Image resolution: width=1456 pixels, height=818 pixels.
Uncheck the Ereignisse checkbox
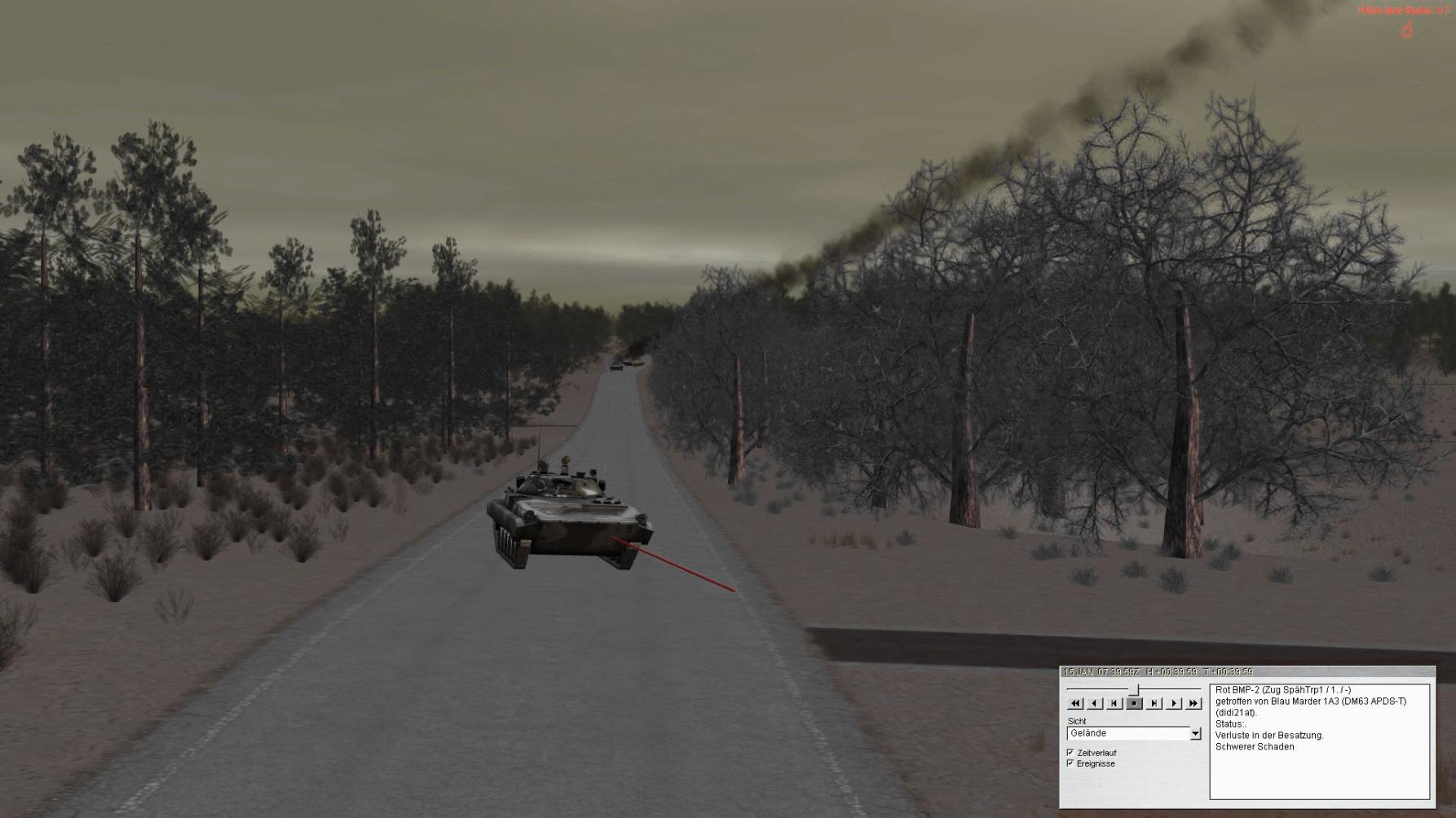[1070, 763]
